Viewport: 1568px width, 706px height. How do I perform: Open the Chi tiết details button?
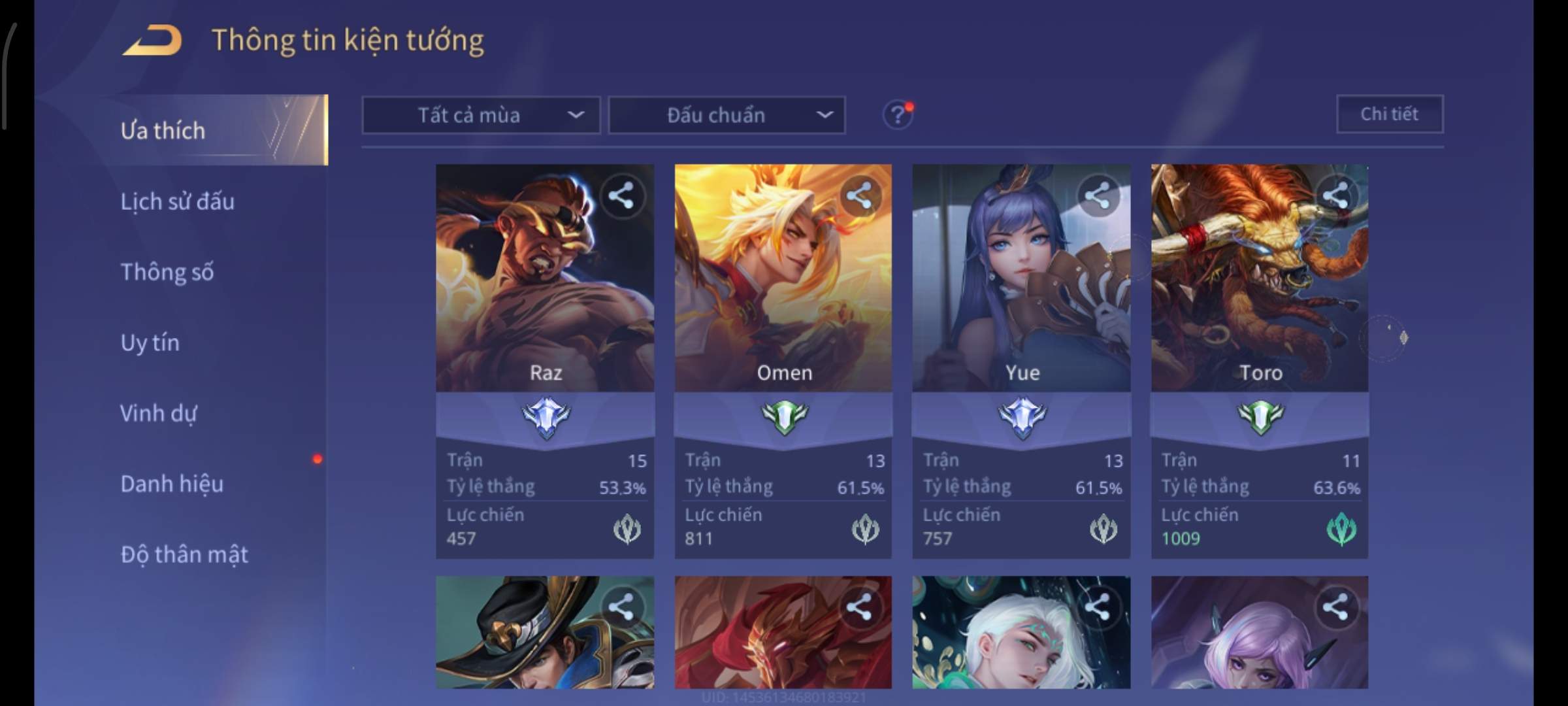(1389, 114)
